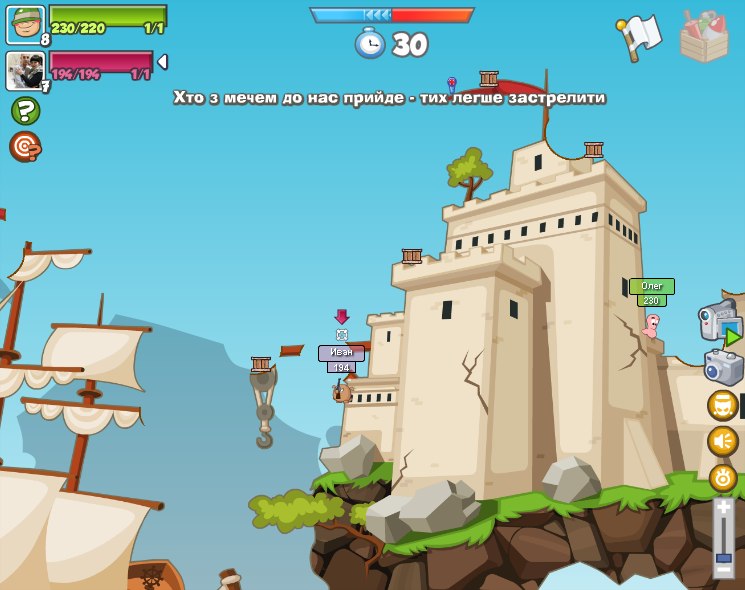Toggle sound with the speaker button

(722, 441)
